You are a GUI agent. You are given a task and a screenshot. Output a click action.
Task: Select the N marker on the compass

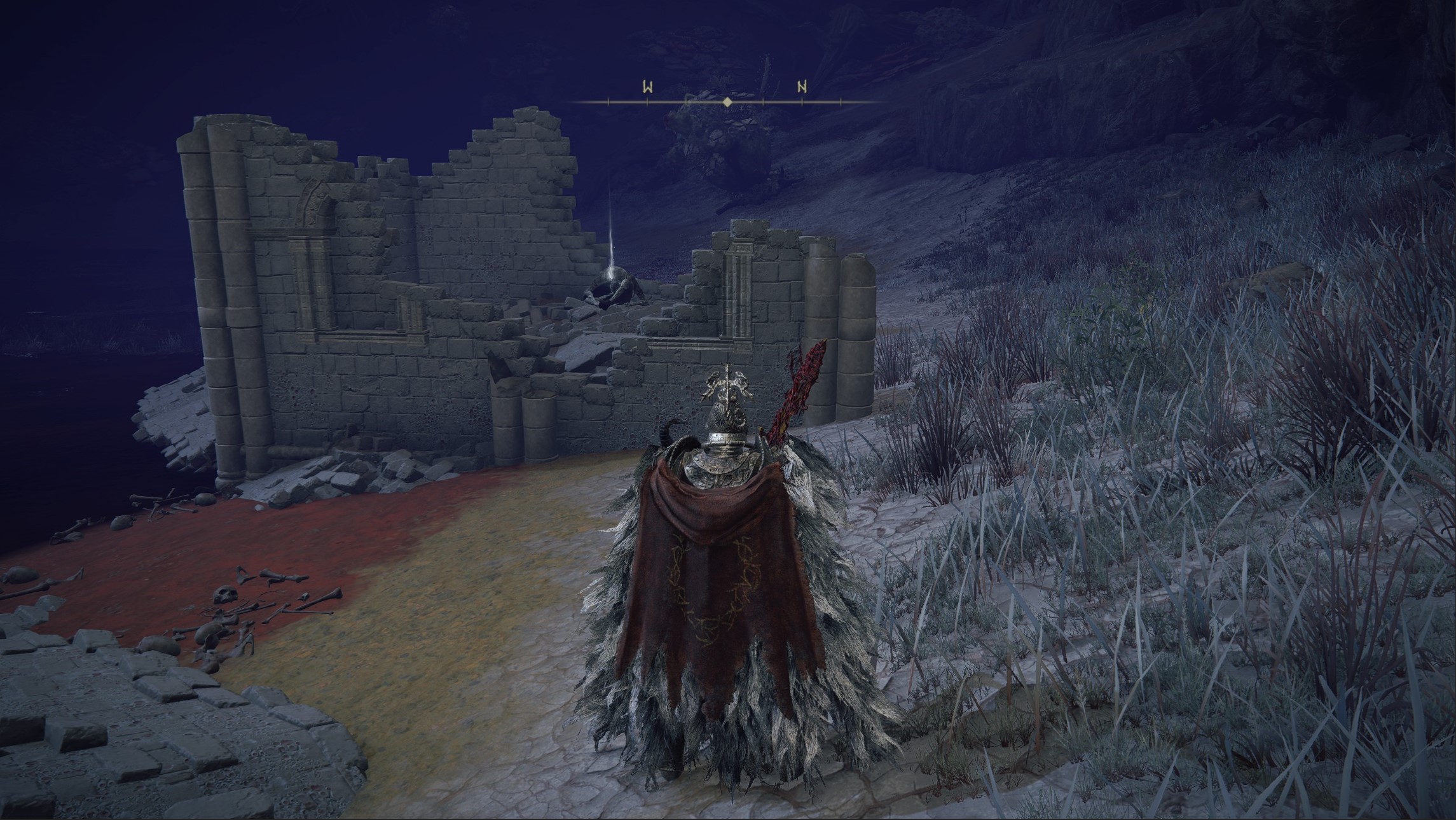[x=802, y=88]
